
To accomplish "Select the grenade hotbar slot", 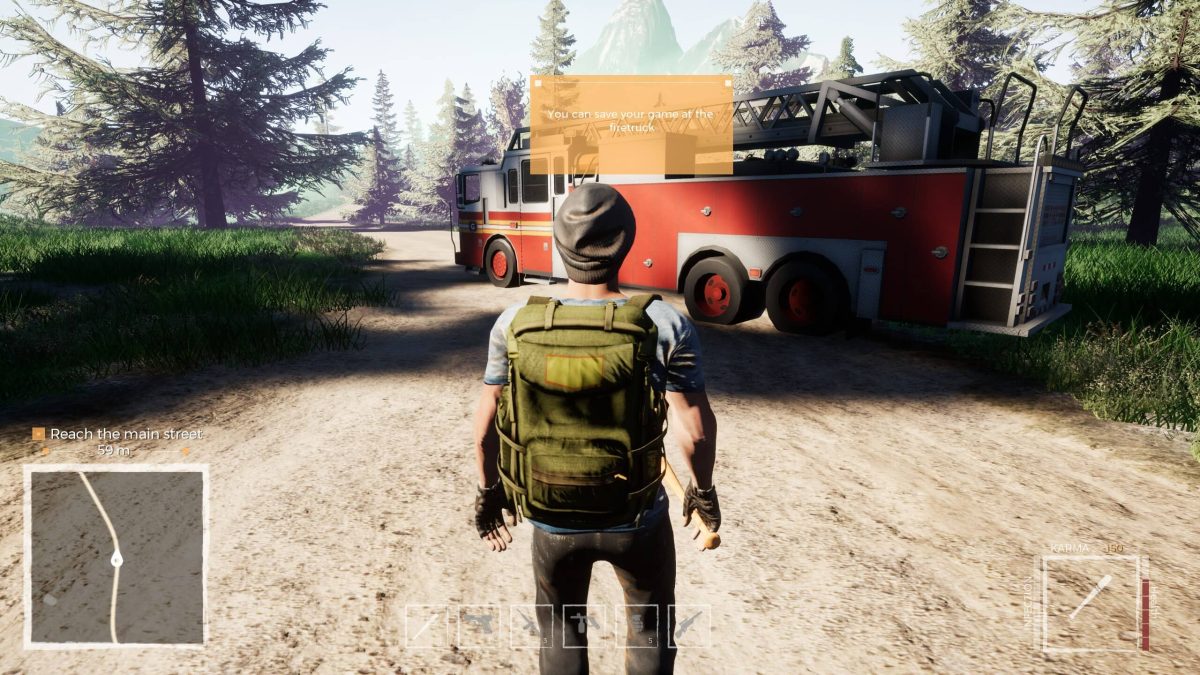I will 637,626.
